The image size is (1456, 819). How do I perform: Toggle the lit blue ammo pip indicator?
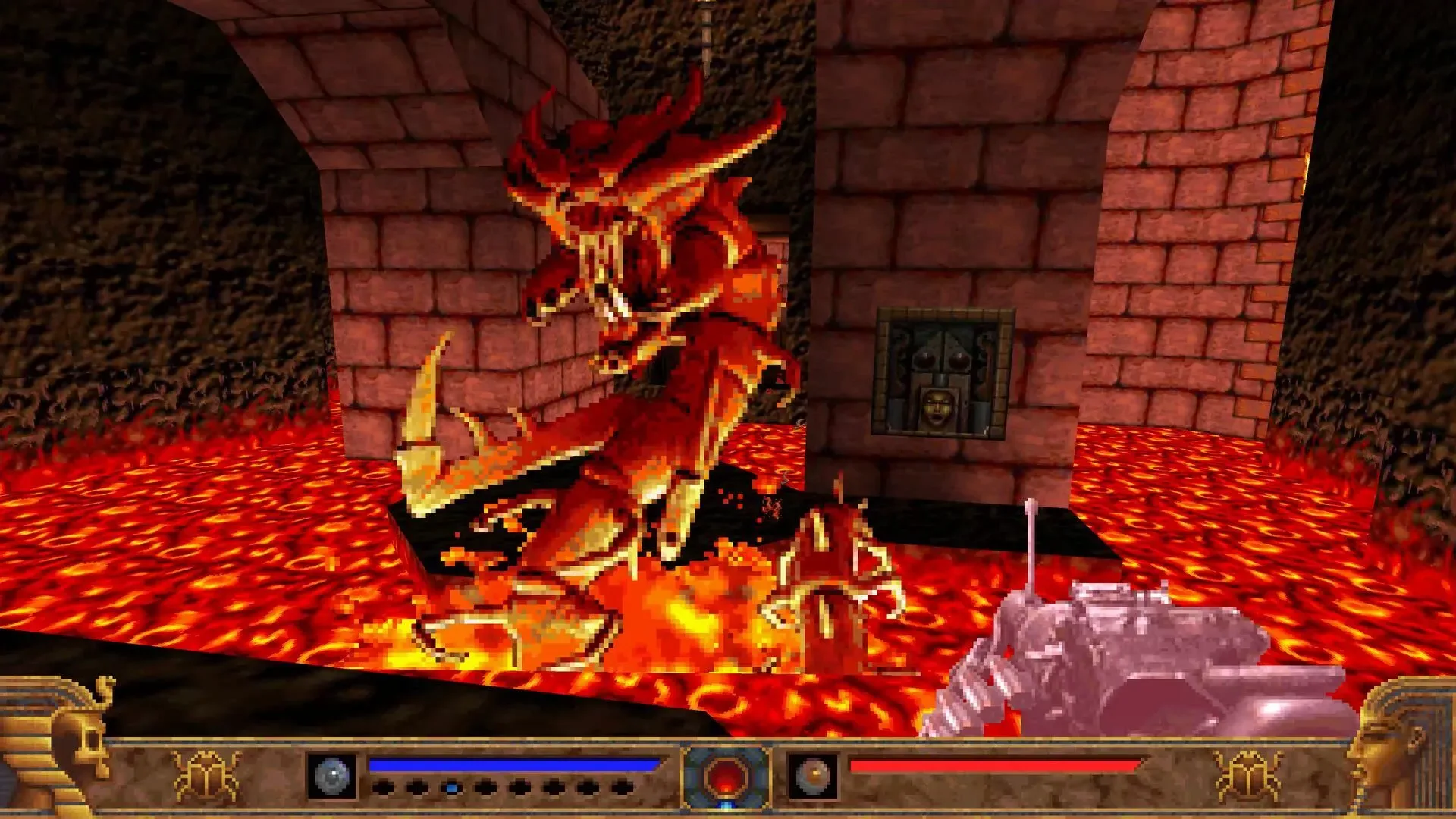point(453,787)
